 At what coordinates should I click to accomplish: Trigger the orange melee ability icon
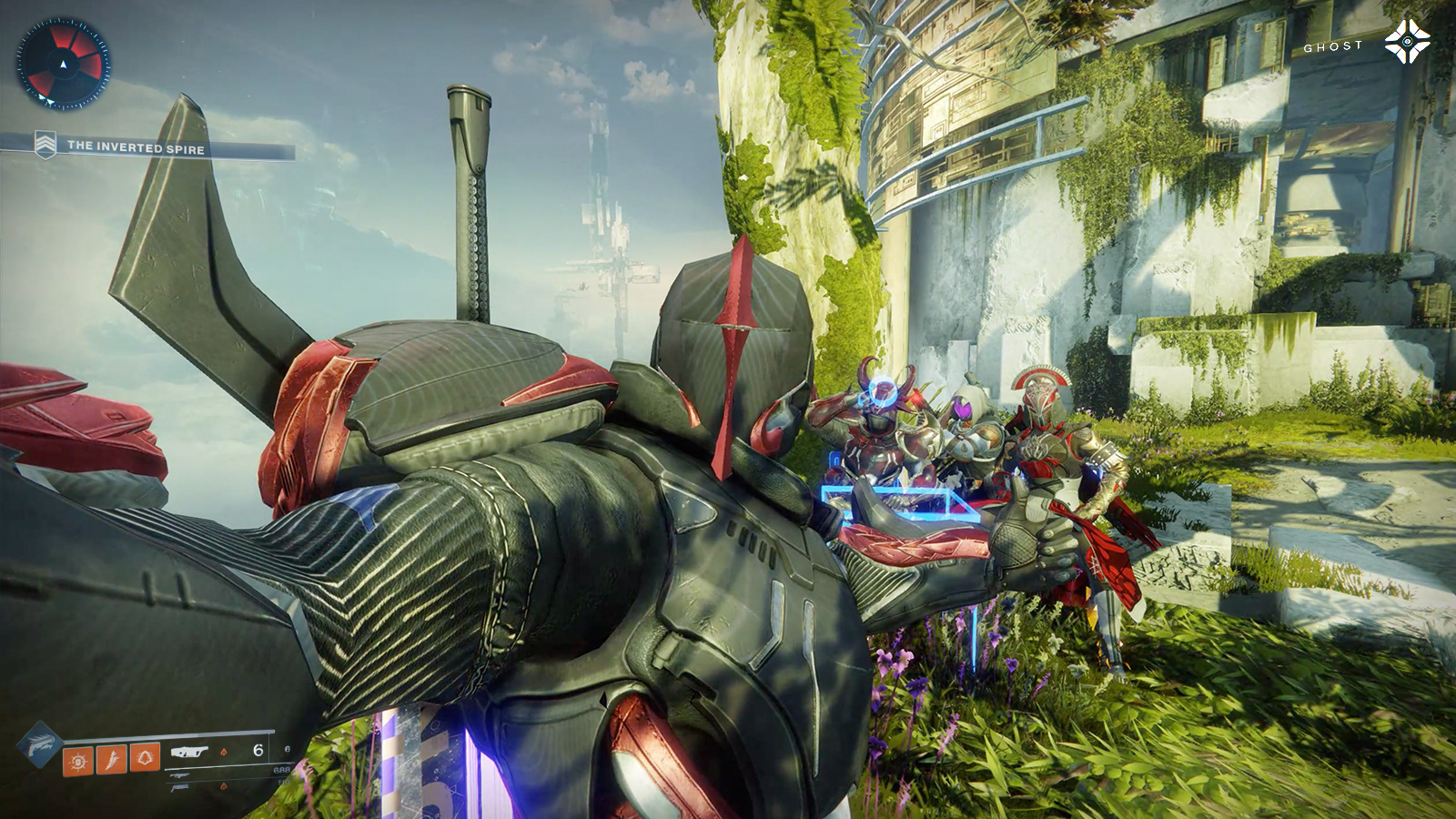[112, 758]
